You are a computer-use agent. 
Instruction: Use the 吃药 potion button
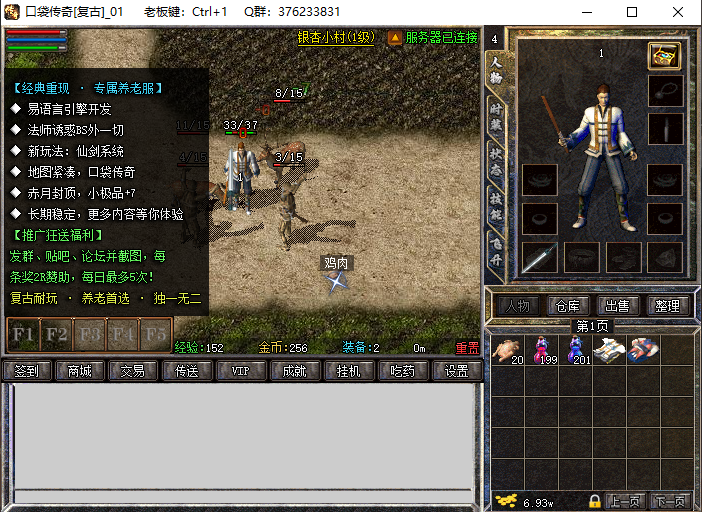(x=403, y=371)
